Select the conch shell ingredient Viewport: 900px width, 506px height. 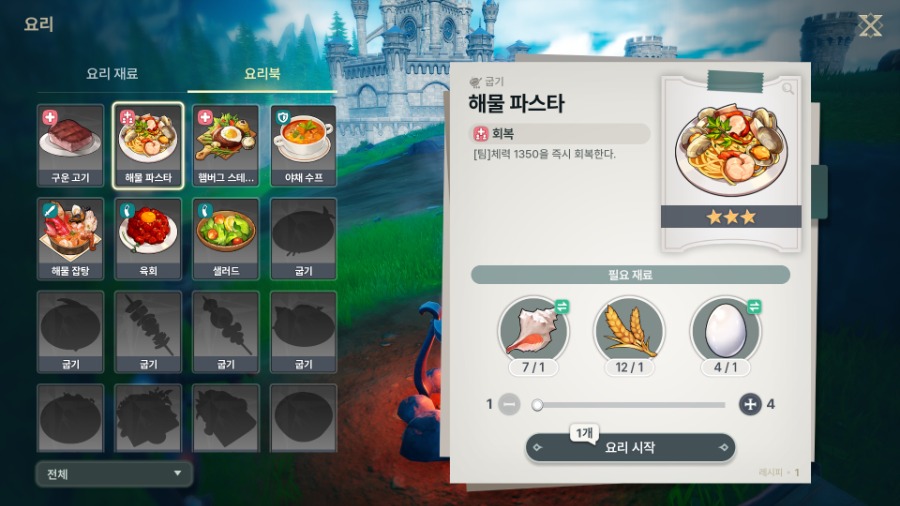pos(533,329)
